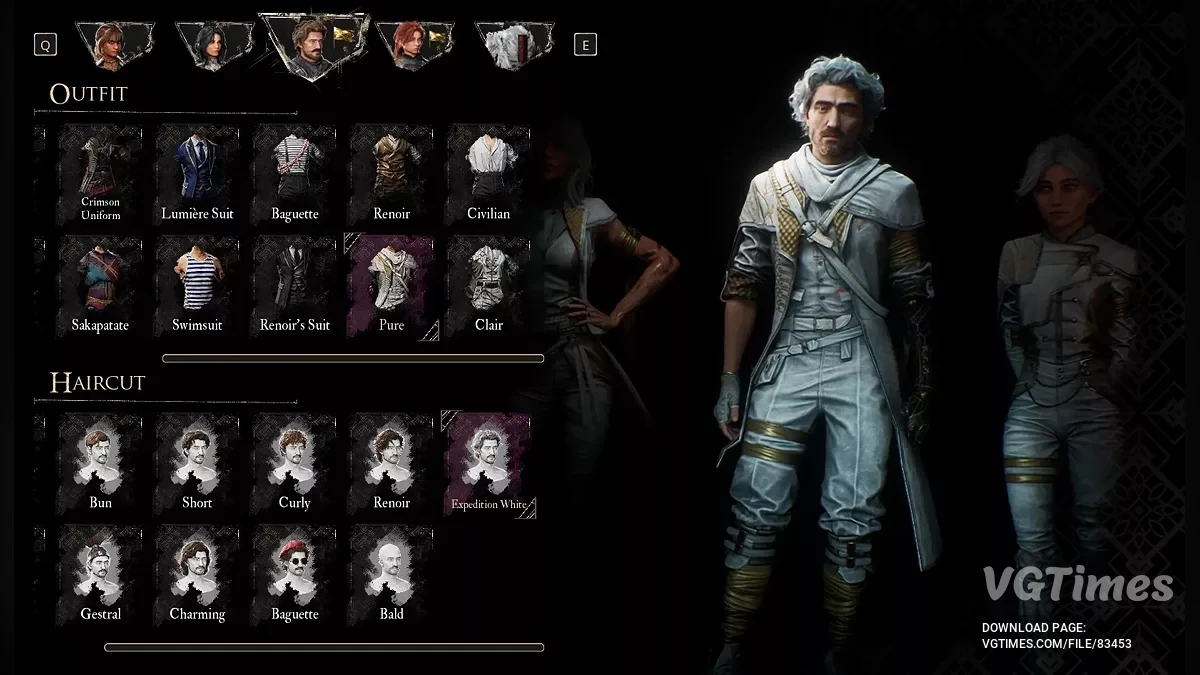Apply the Charming haircut
1200x675 pixels.
click(197, 575)
